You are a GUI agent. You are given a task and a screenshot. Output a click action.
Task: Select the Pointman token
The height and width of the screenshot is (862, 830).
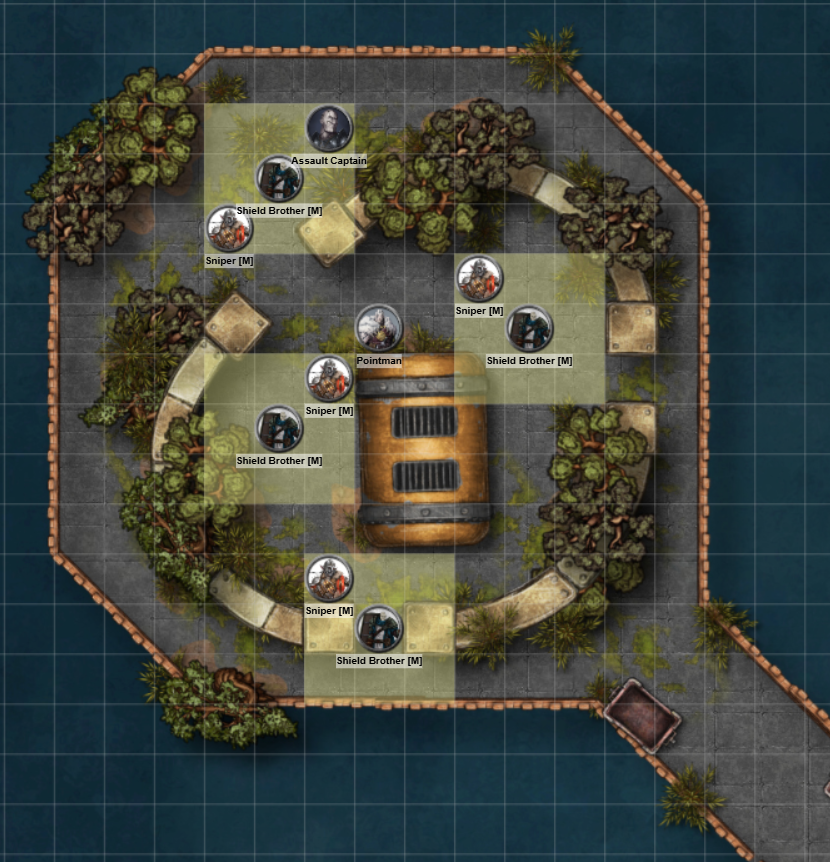[x=379, y=328]
